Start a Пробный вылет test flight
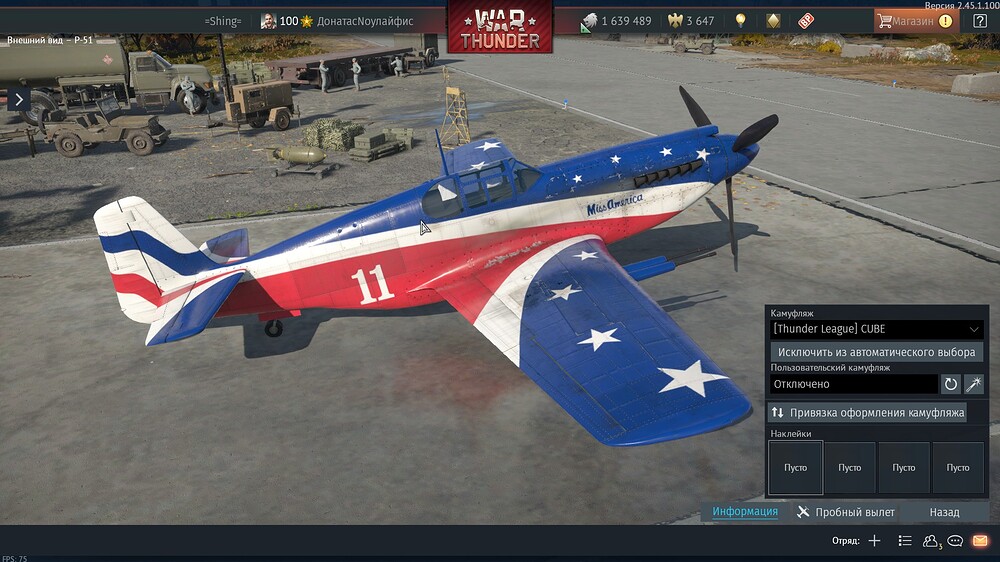 tap(846, 512)
